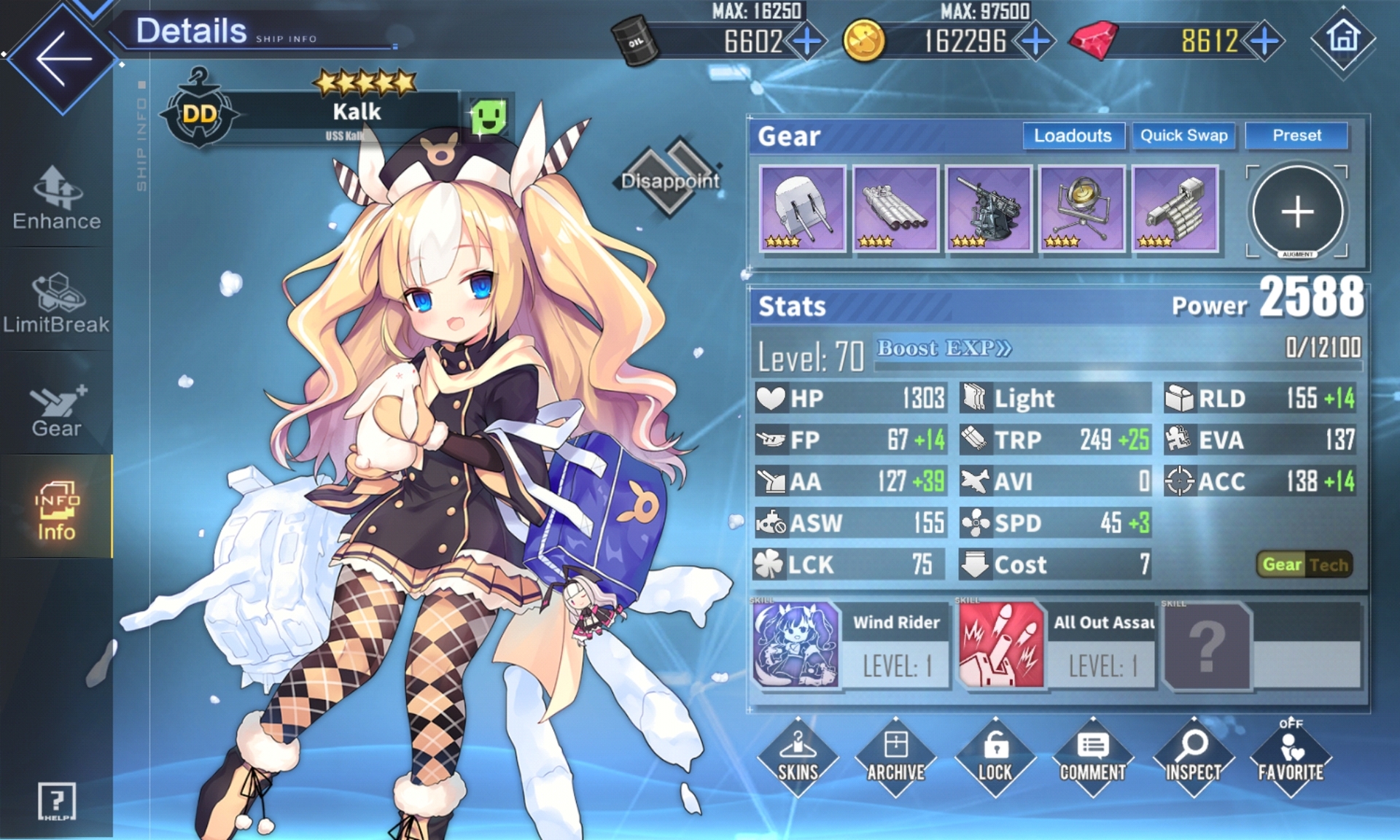Select the Info side tab
This screenshot has width=1400, height=840.
coord(57,510)
